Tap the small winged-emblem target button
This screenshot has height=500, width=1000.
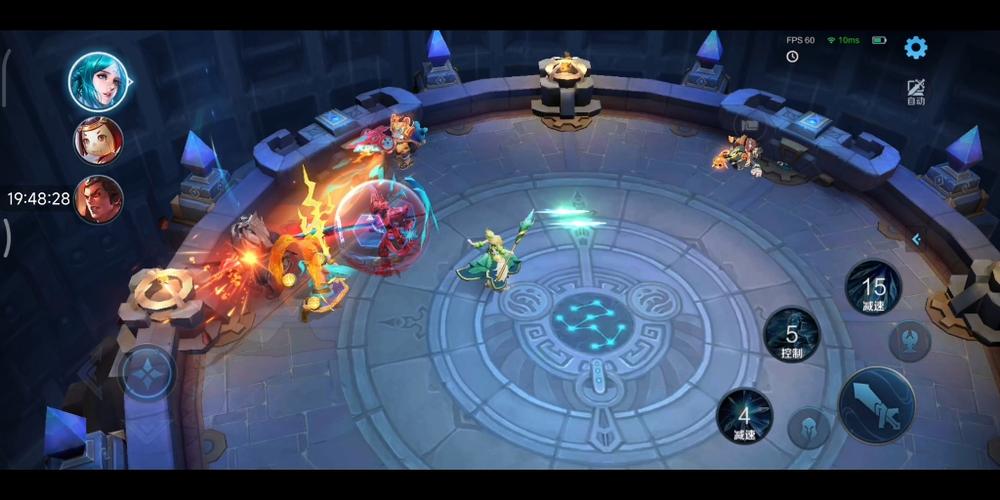click(909, 341)
